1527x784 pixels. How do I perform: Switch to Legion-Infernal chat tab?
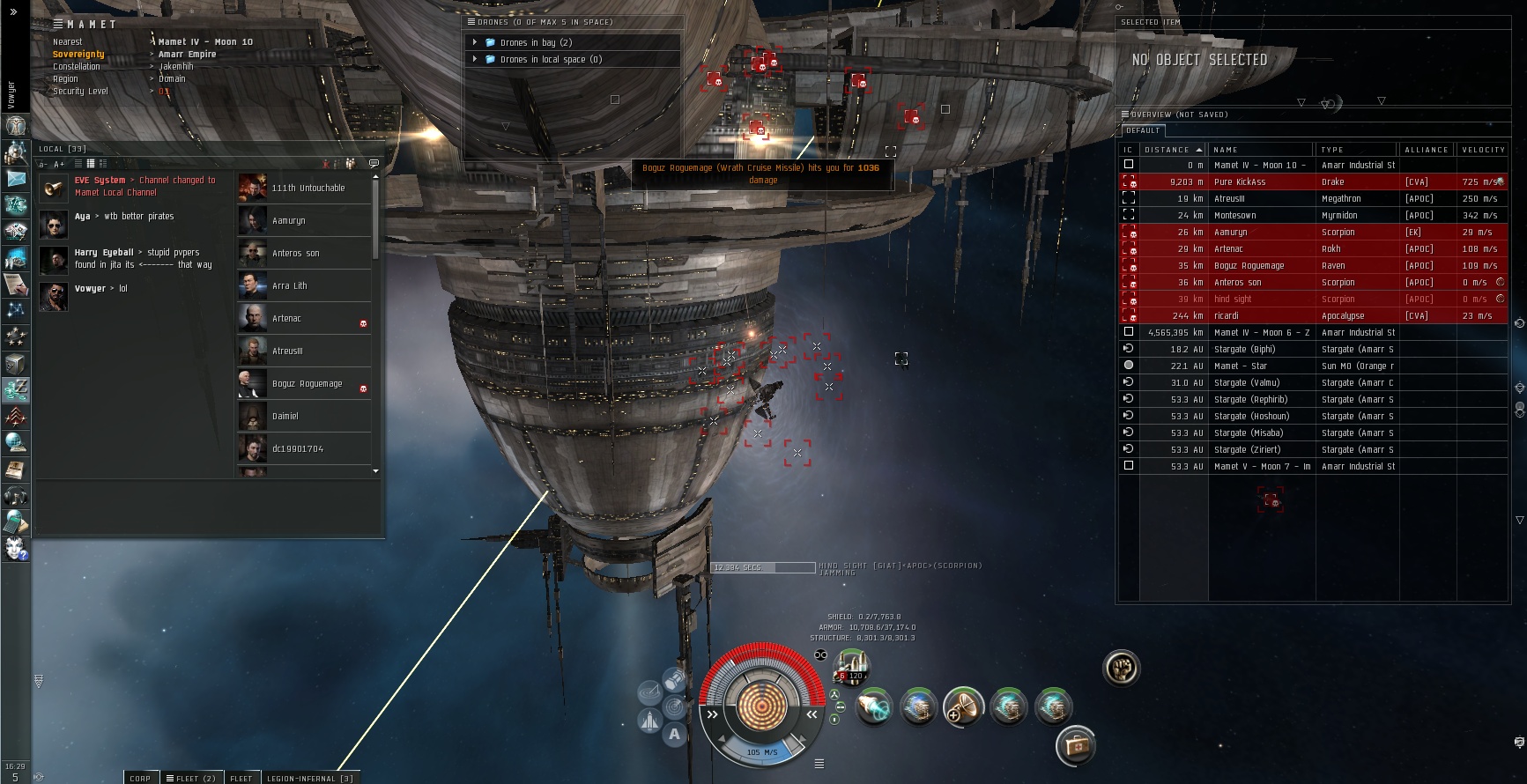(x=309, y=778)
